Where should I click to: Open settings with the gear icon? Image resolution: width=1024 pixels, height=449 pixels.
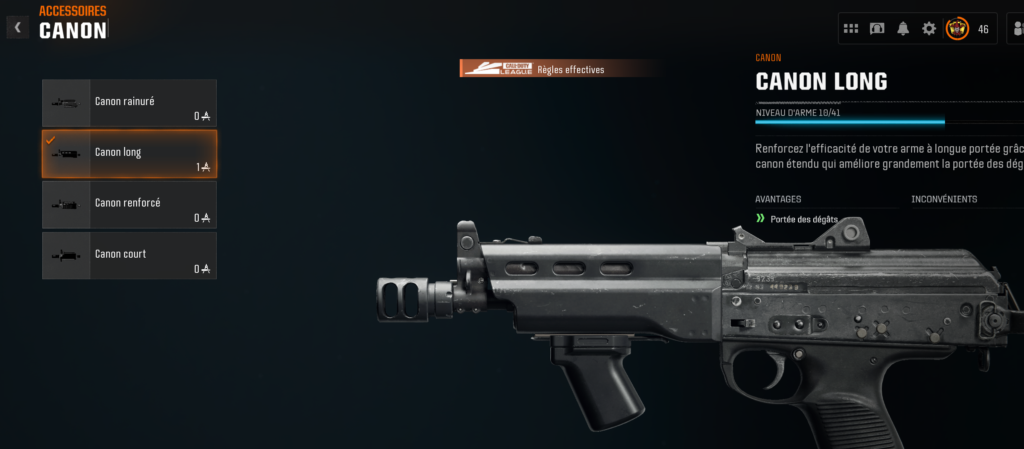(x=929, y=29)
